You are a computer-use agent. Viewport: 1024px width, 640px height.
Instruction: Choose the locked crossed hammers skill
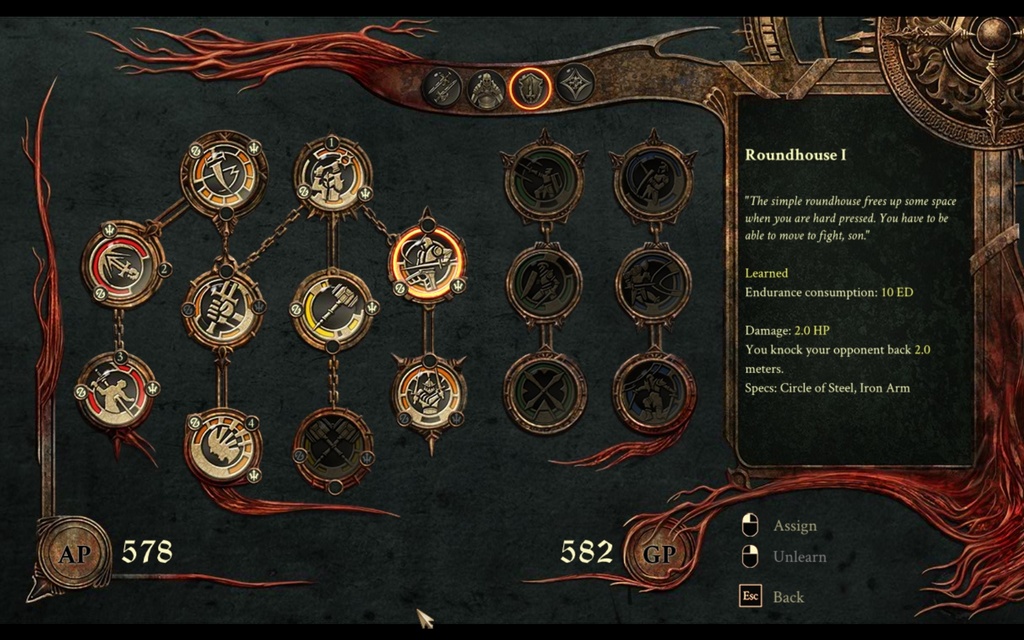point(333,448)
